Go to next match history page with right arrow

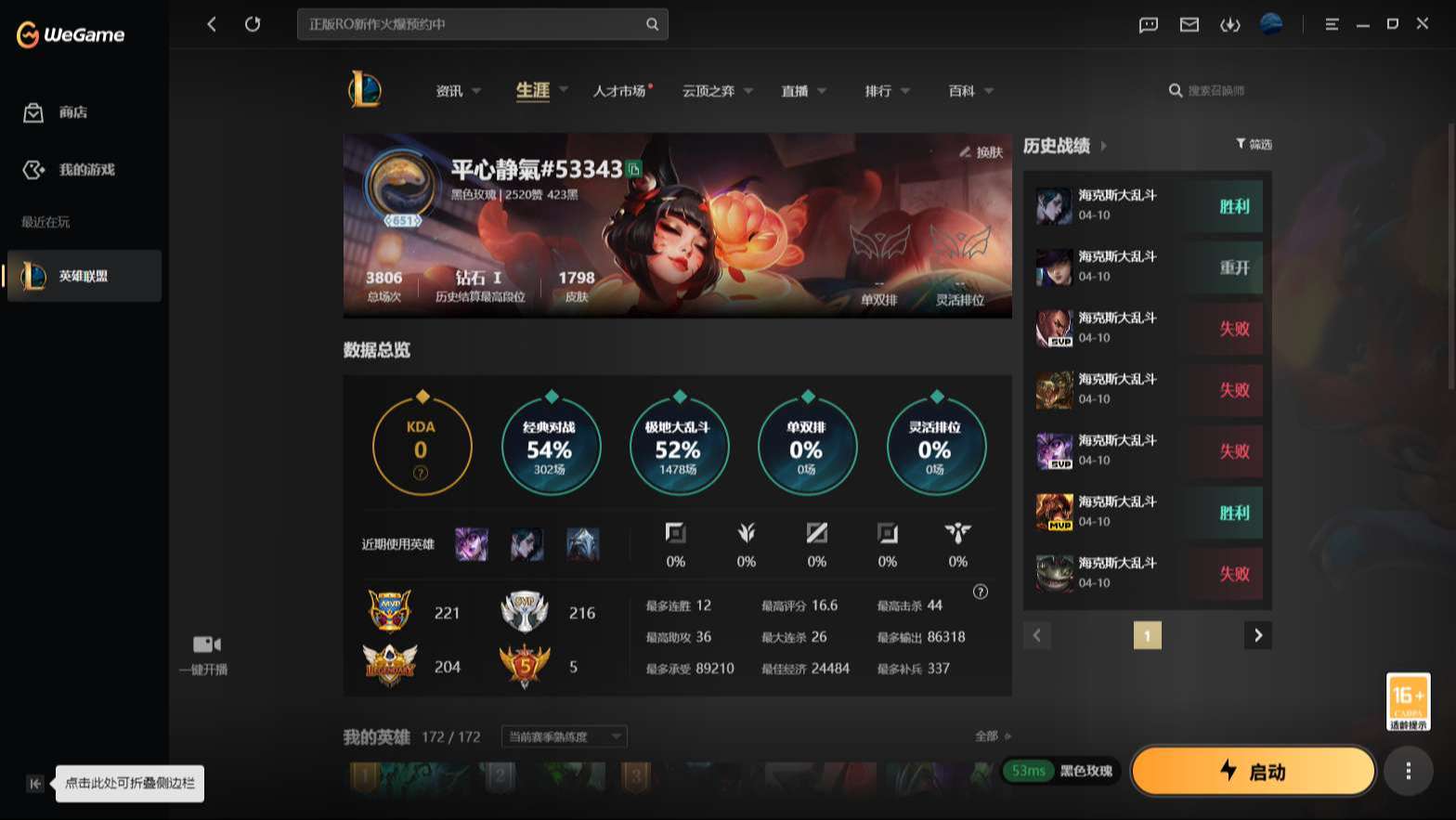(1258, 635)
